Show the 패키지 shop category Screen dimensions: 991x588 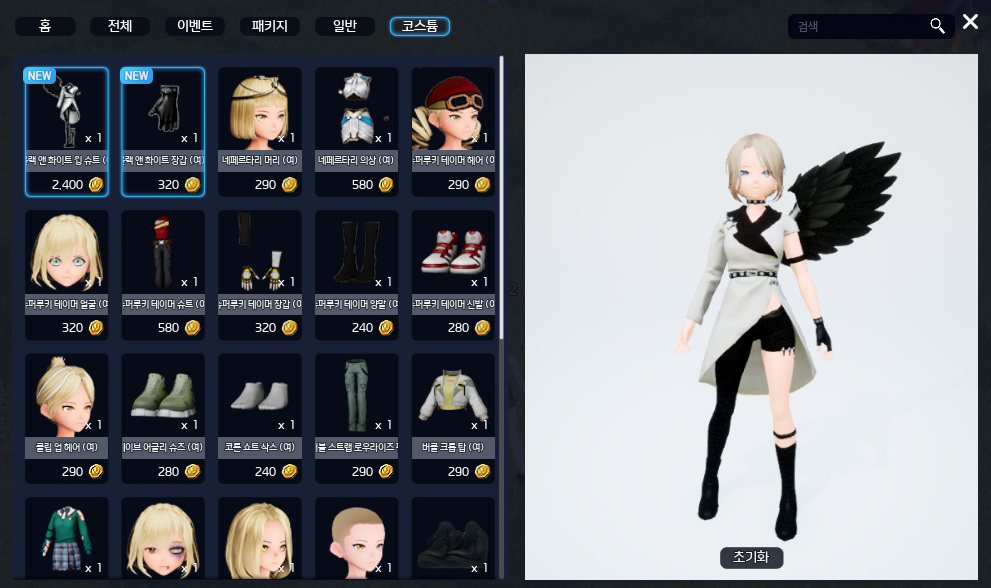click(269, 26)
